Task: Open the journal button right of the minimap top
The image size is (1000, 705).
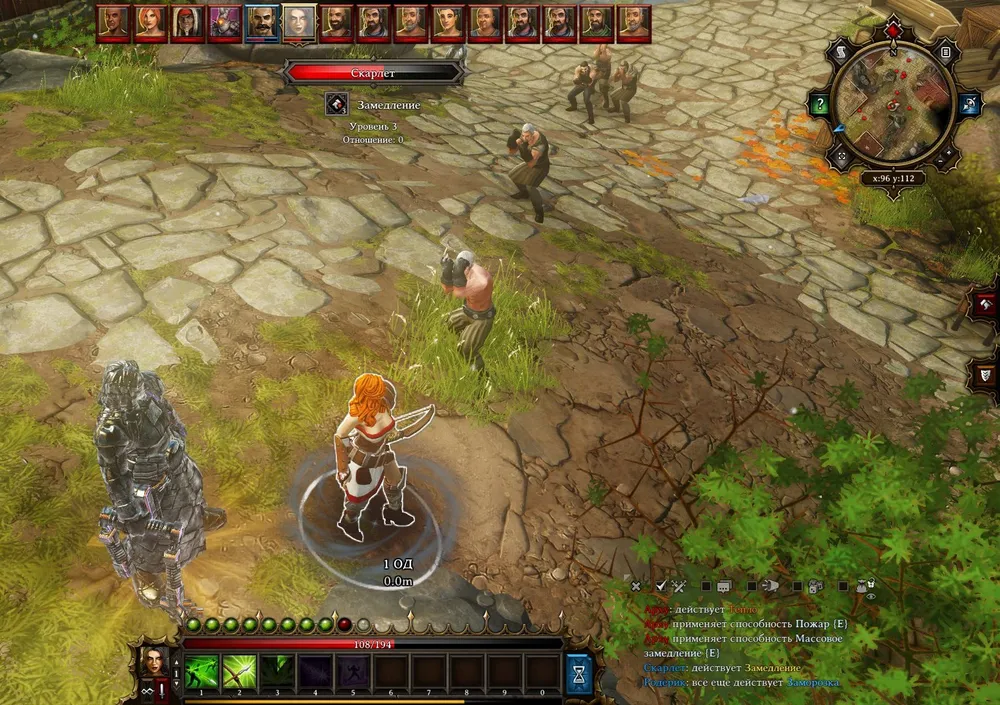Action: coord(945,51)
